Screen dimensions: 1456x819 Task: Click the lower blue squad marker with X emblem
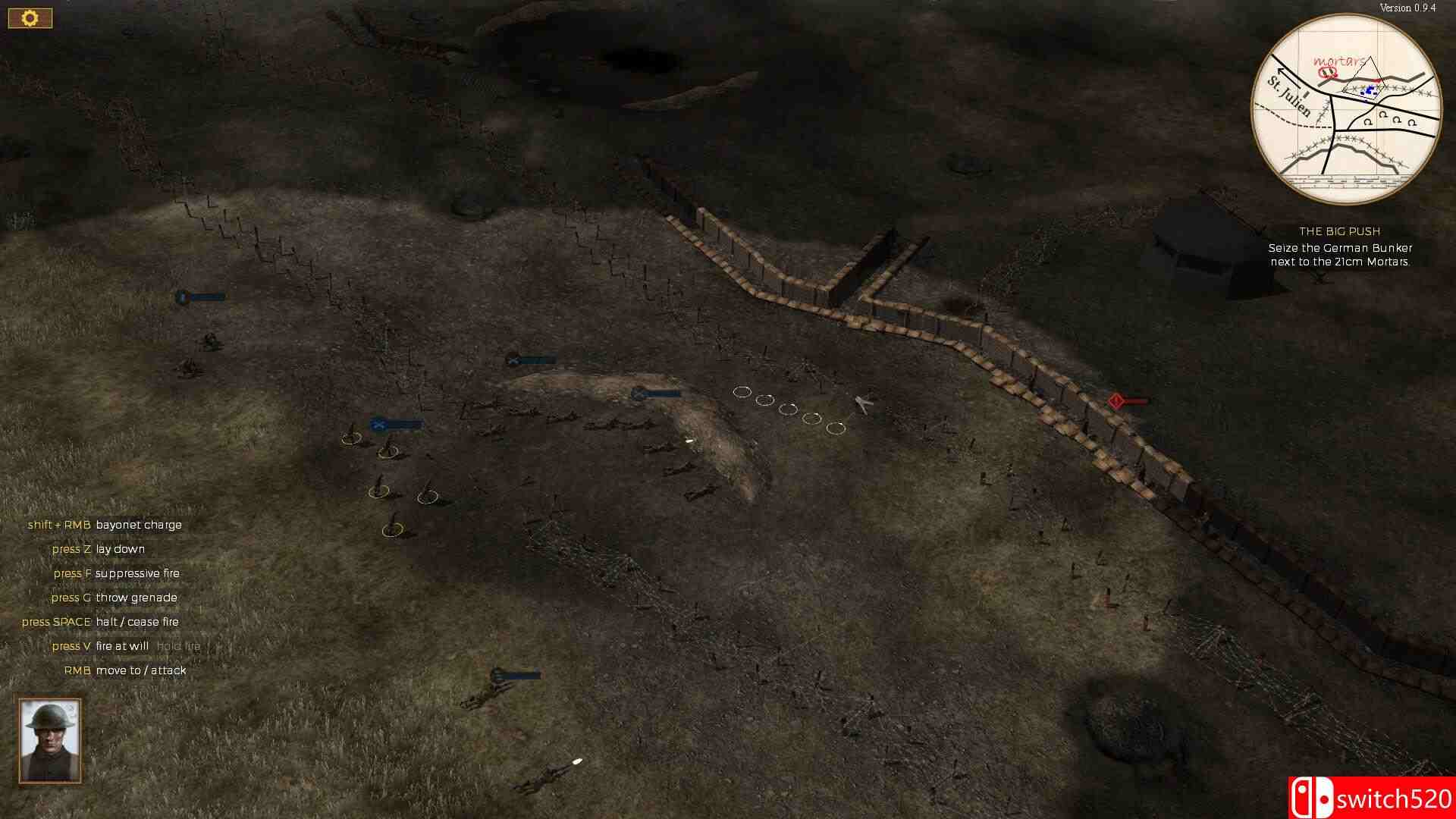[379, 425]
